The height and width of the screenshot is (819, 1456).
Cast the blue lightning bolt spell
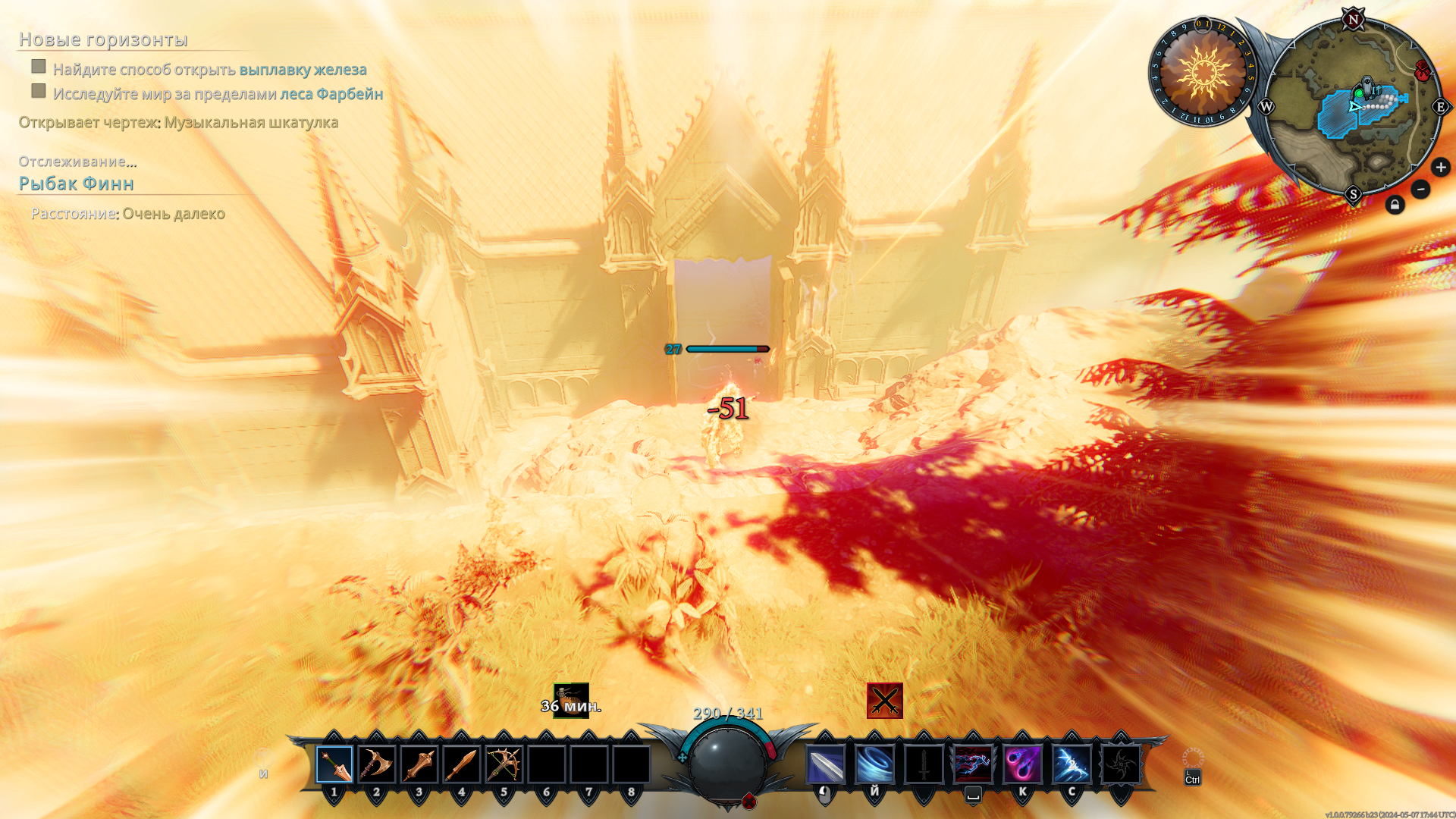[1072, 764]
